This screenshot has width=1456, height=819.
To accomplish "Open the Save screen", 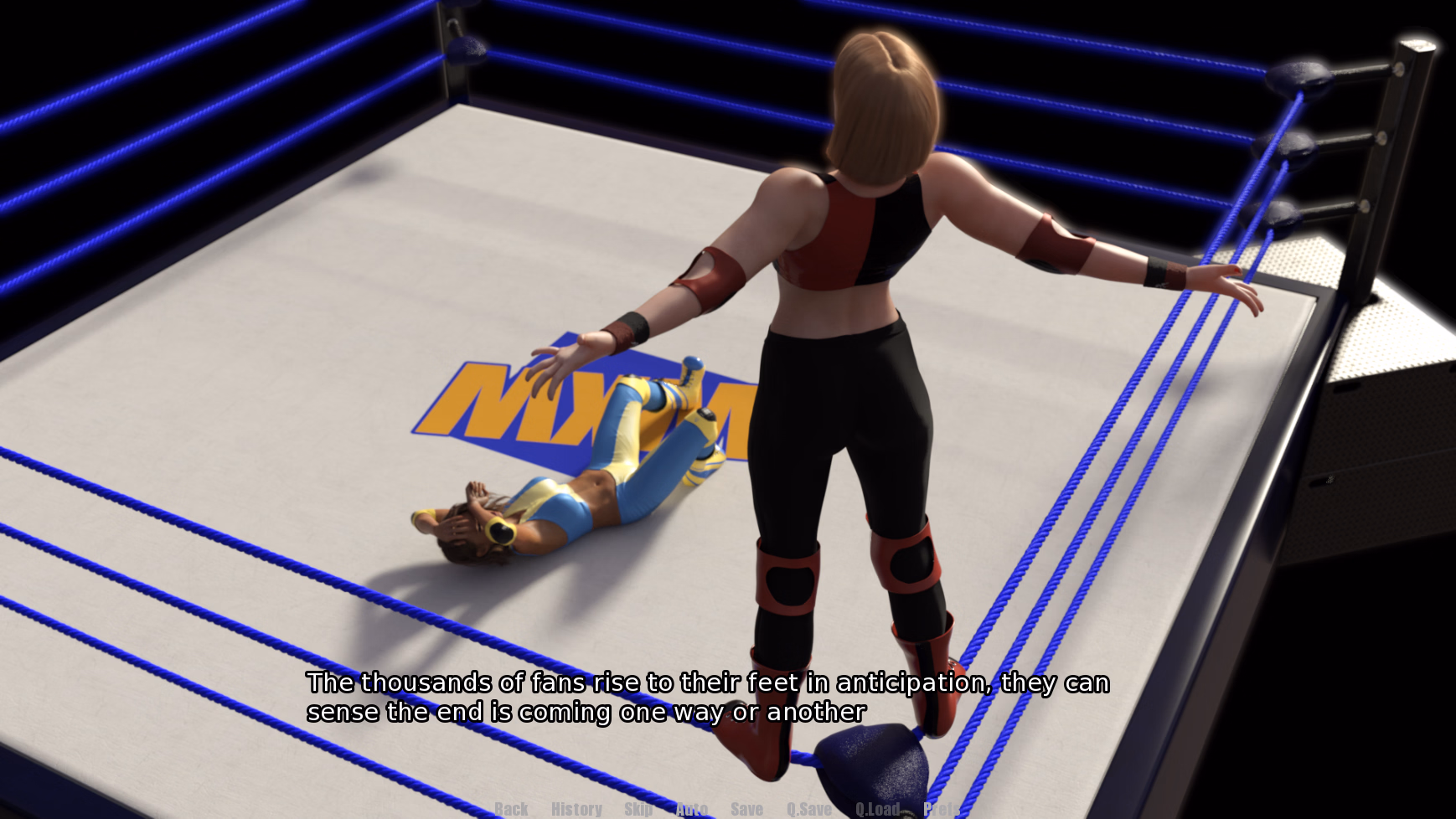I will (x=746, y=808).
